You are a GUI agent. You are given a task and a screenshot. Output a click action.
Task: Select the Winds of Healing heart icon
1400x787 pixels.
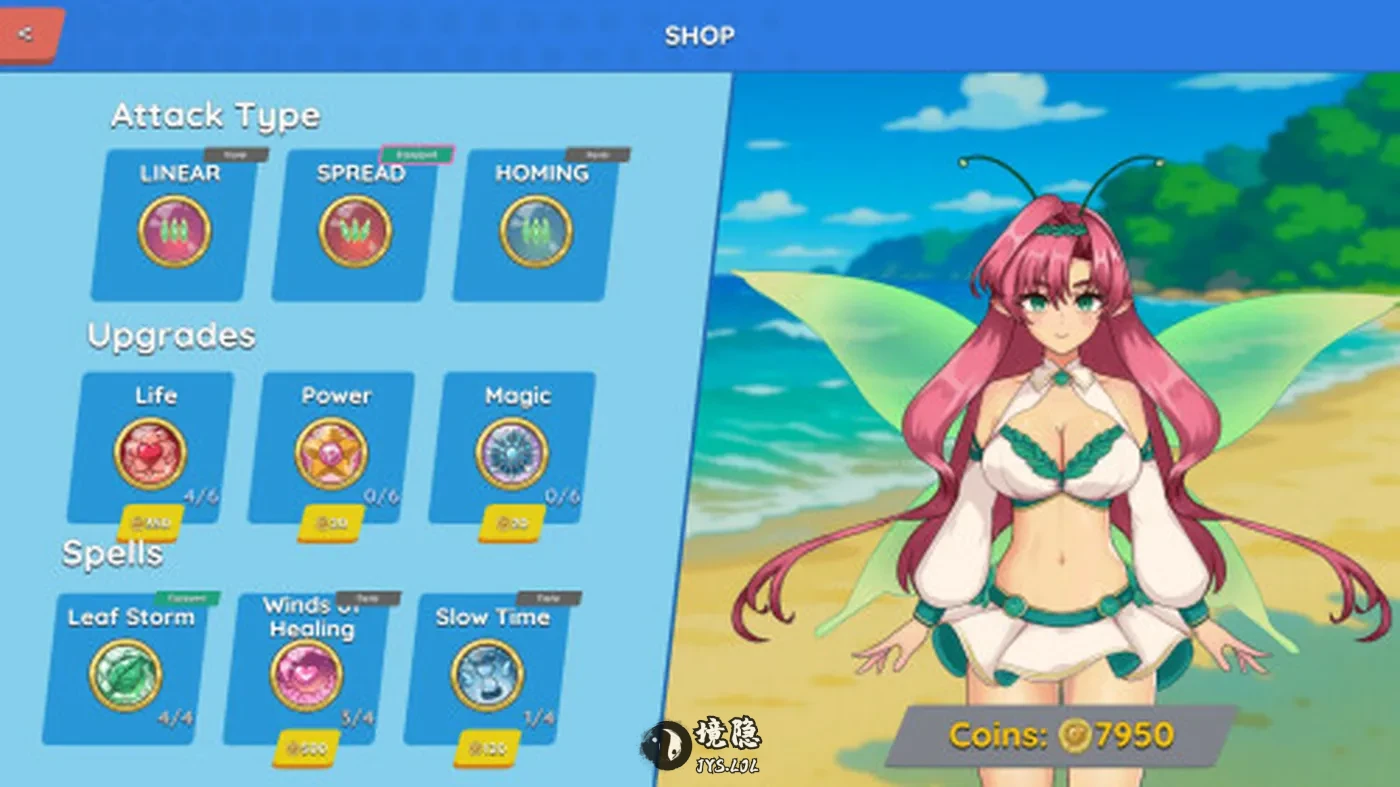pos(305,678)
